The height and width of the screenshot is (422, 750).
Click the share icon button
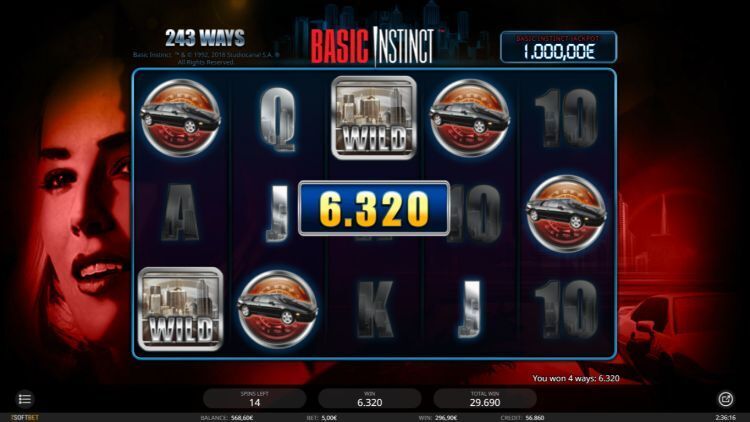click(x=725, y=398)
